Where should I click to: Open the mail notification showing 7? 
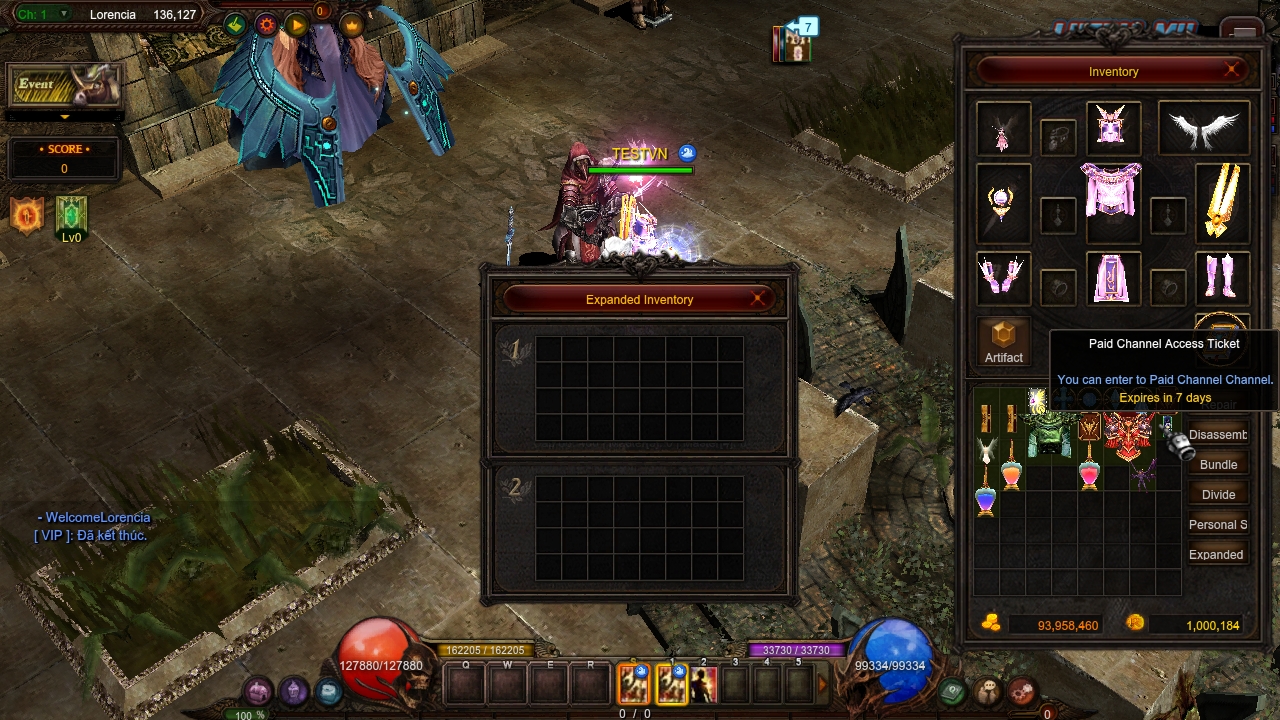click(795, 42)
